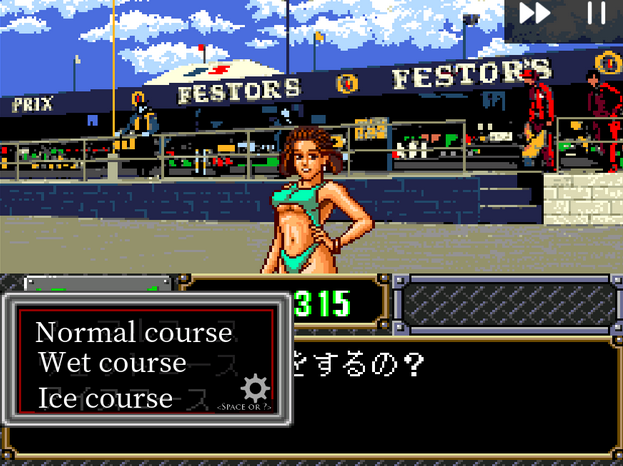Click the fast-forward button
Screen dimensions: 623x466
tap(535, 14)
